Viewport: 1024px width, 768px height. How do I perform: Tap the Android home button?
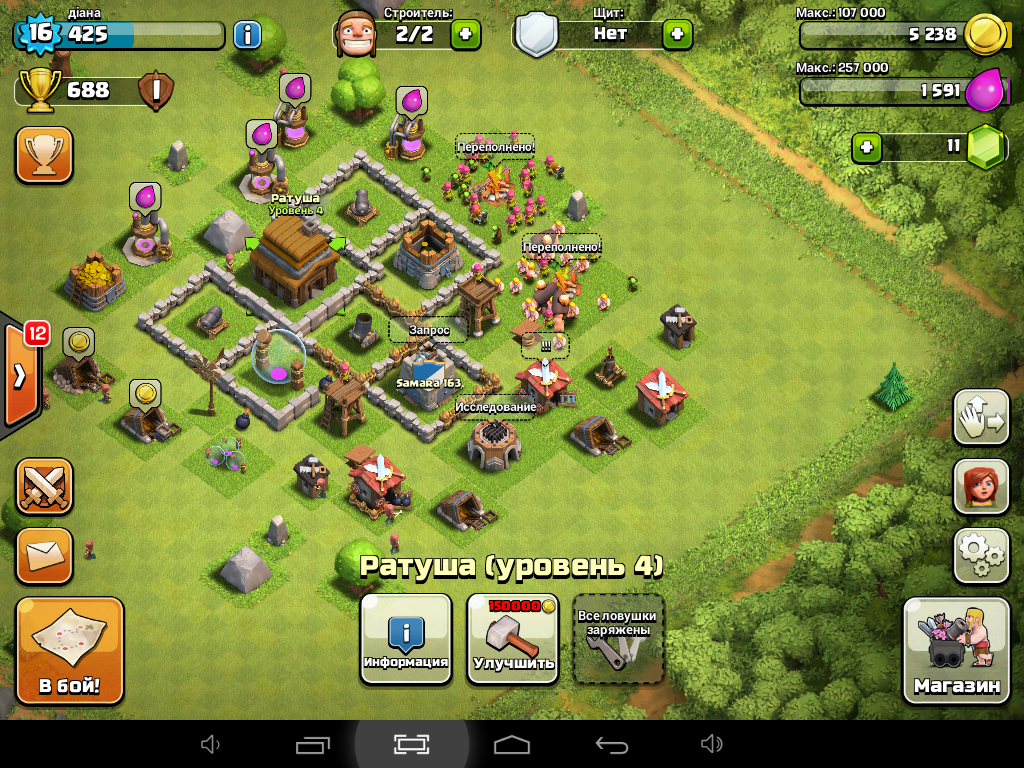click(x=512, y=744)
